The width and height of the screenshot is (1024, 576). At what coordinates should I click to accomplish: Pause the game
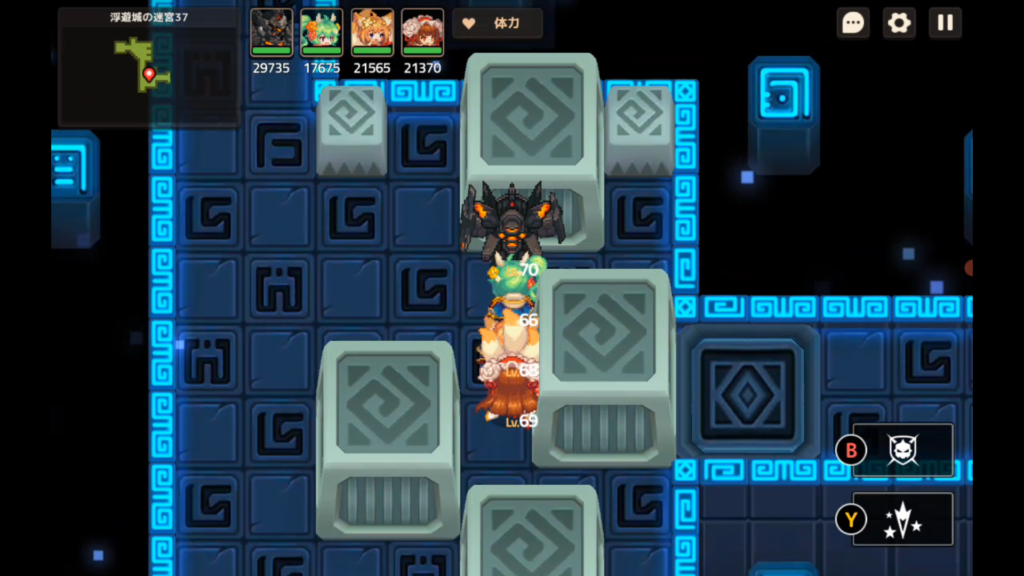pyautogui.click(x=945, y=23)
